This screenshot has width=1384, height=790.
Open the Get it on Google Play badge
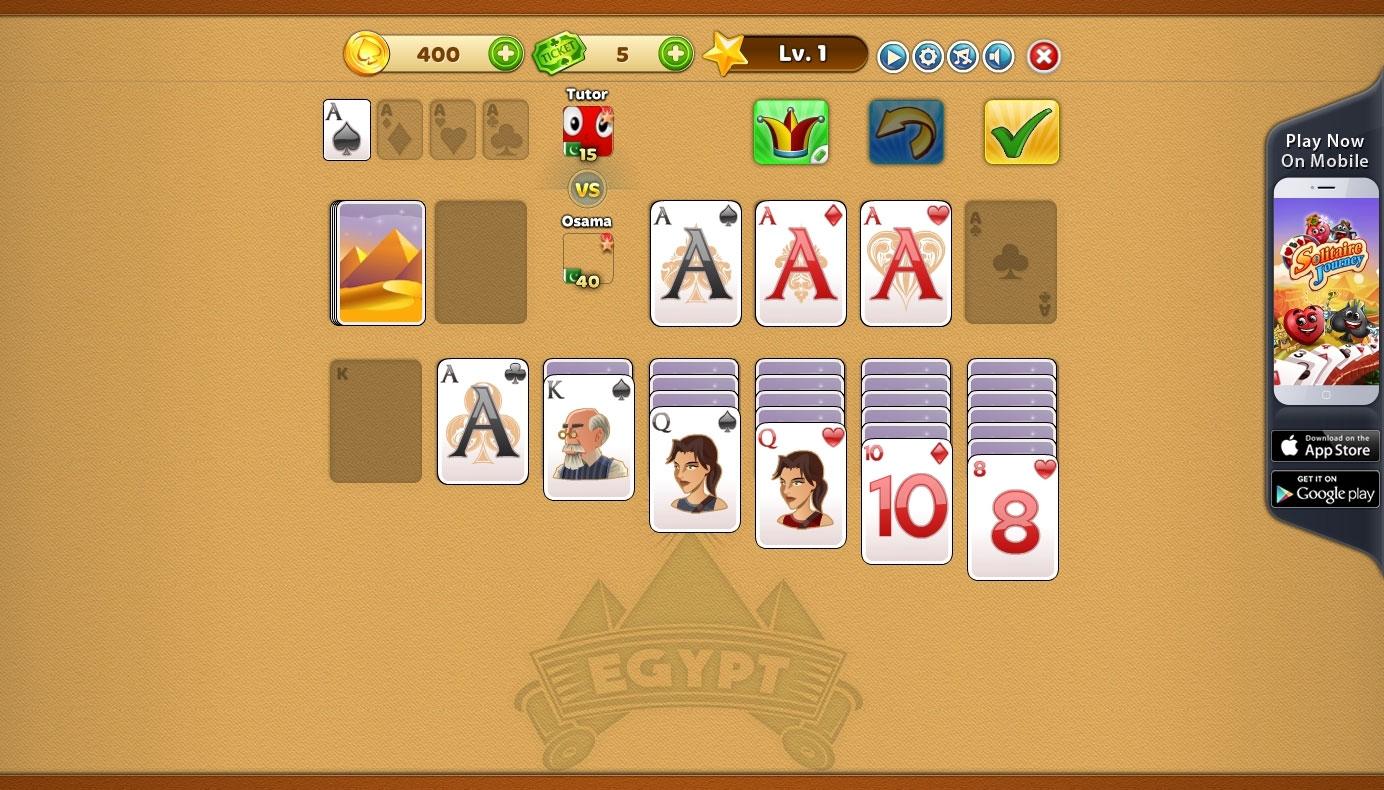tap(1325, 488)
